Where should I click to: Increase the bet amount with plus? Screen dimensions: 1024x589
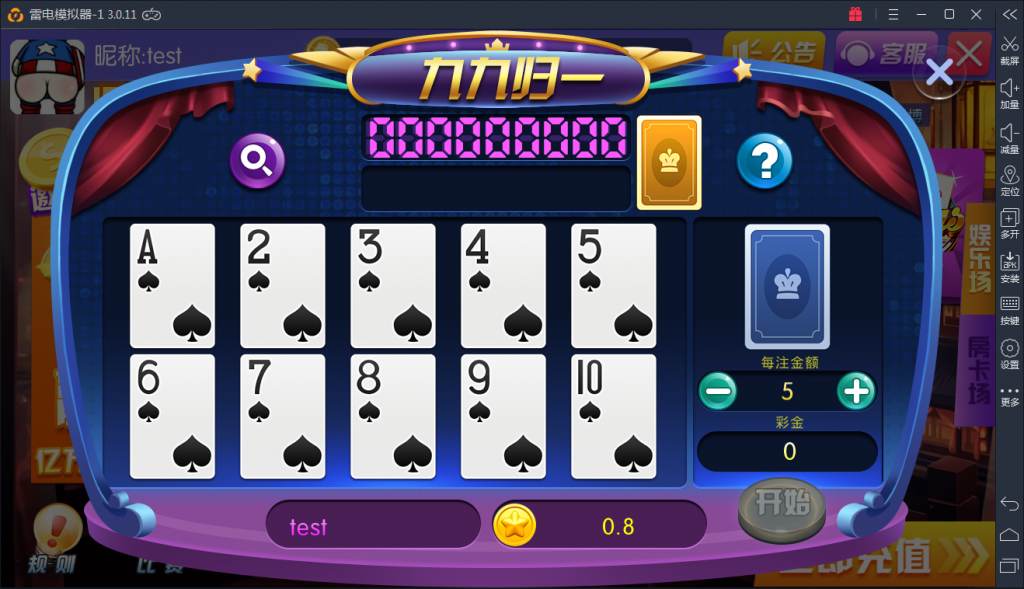tap(856, 390)
